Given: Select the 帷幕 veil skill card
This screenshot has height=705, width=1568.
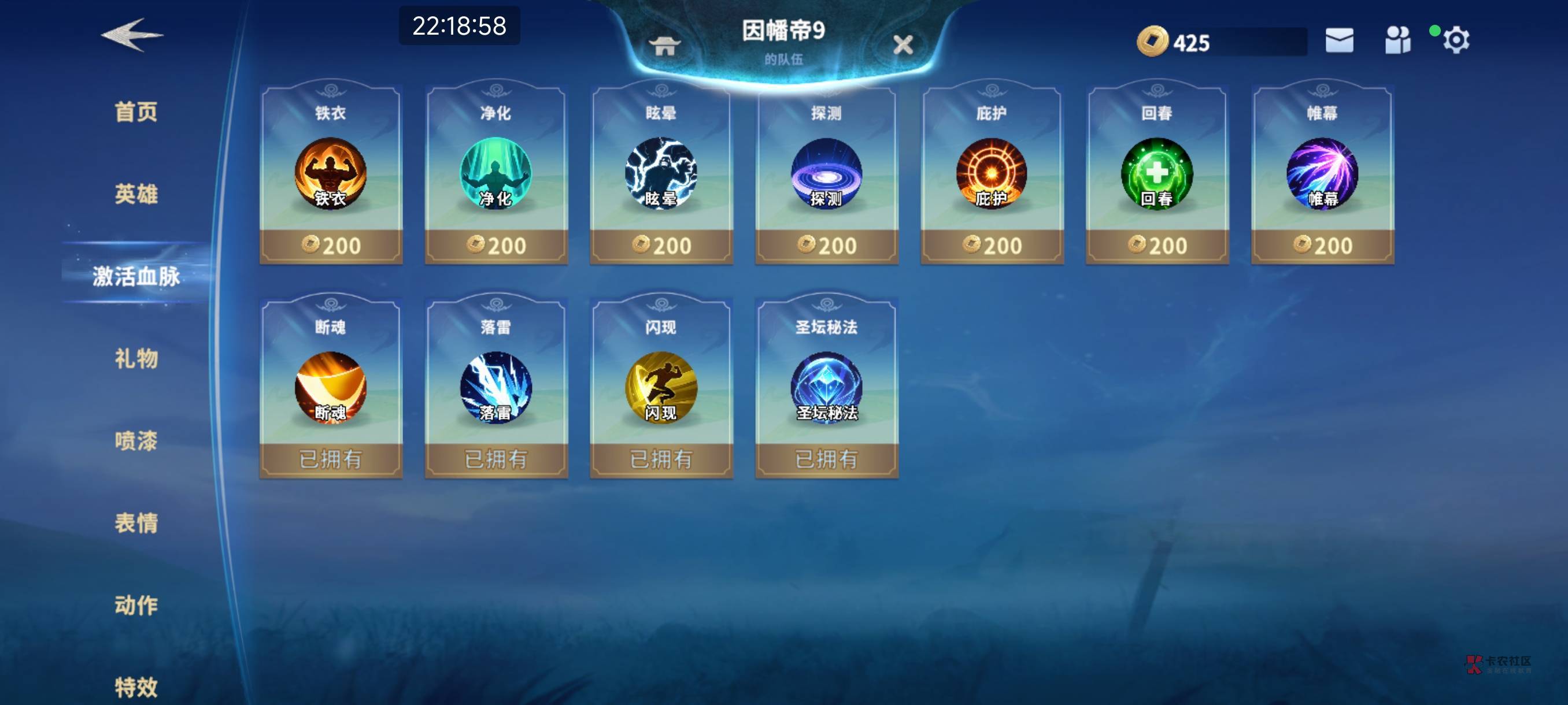Looking at the screenshot, I should coord(1322,176).
